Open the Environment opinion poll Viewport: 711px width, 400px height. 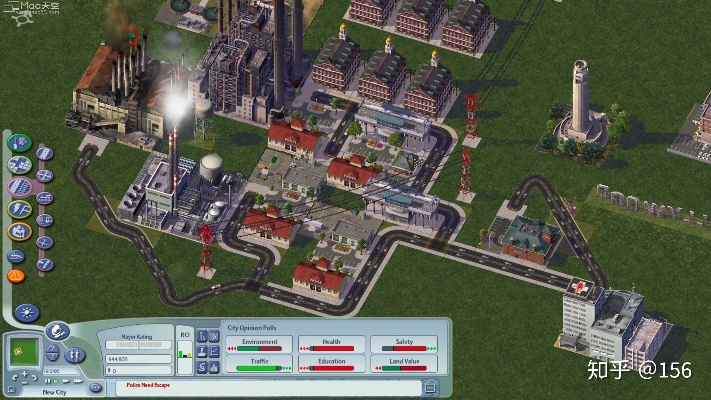tap(256, 343)
